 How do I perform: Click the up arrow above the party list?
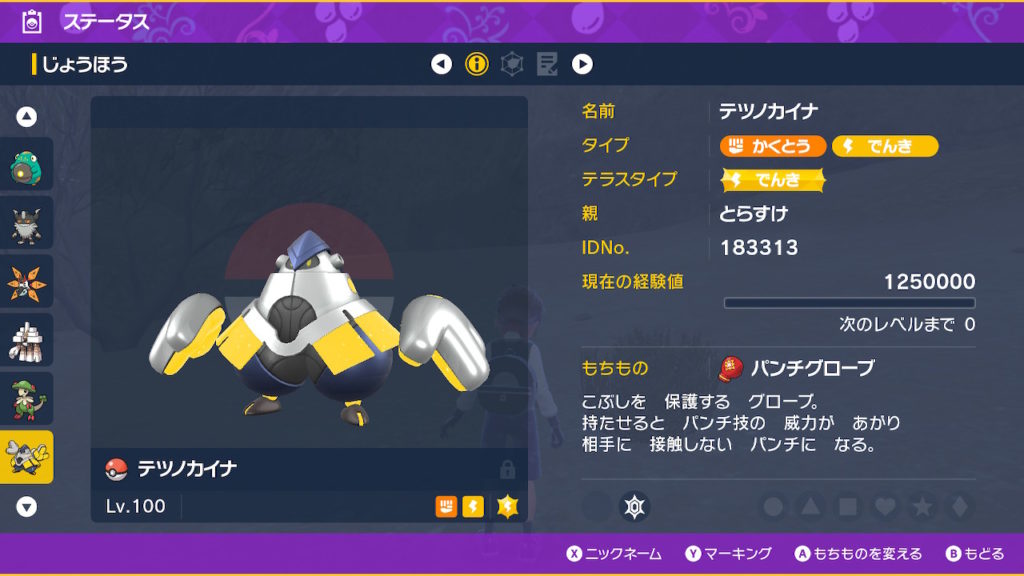click(27, 117)
